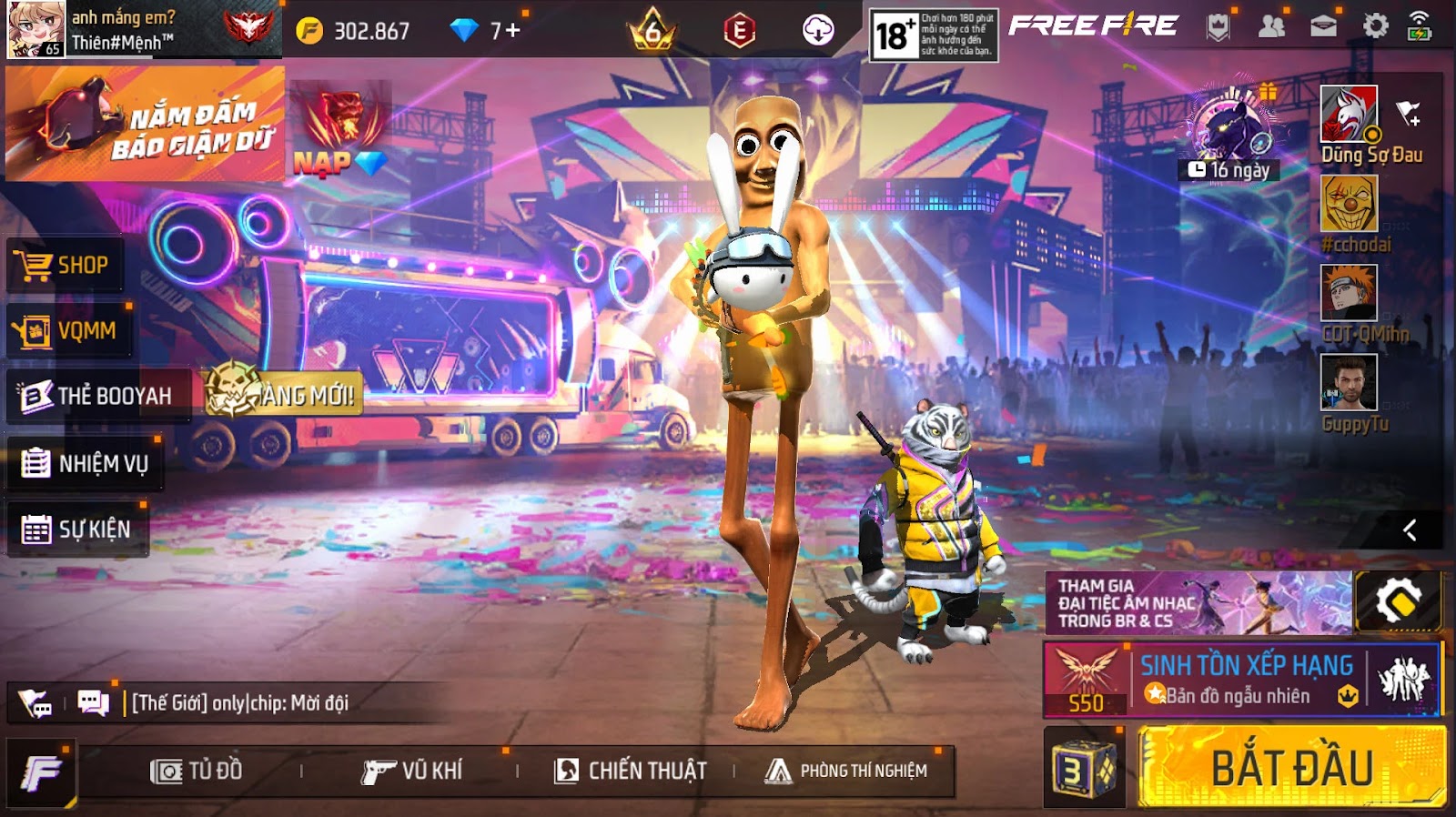Switch to the VŨ KHÍ weapons tab
The height and width of the screenshot is (817, 1456).
click(x=412, y=772)
